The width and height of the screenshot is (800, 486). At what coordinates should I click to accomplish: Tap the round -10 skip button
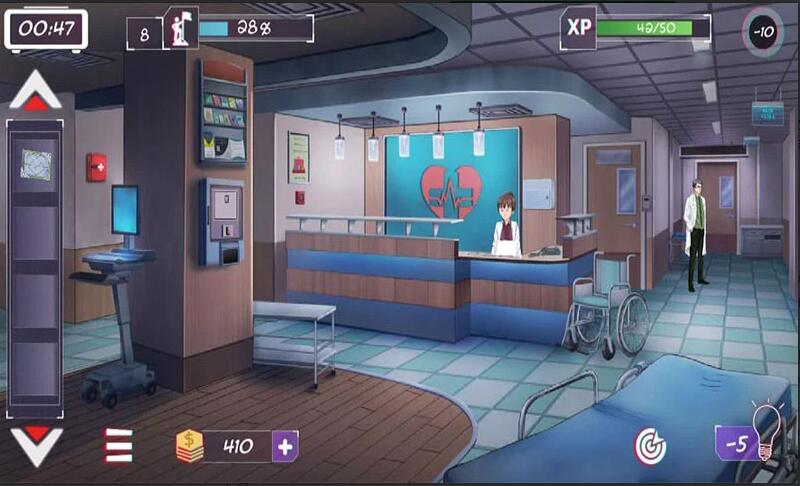[765, 31]
